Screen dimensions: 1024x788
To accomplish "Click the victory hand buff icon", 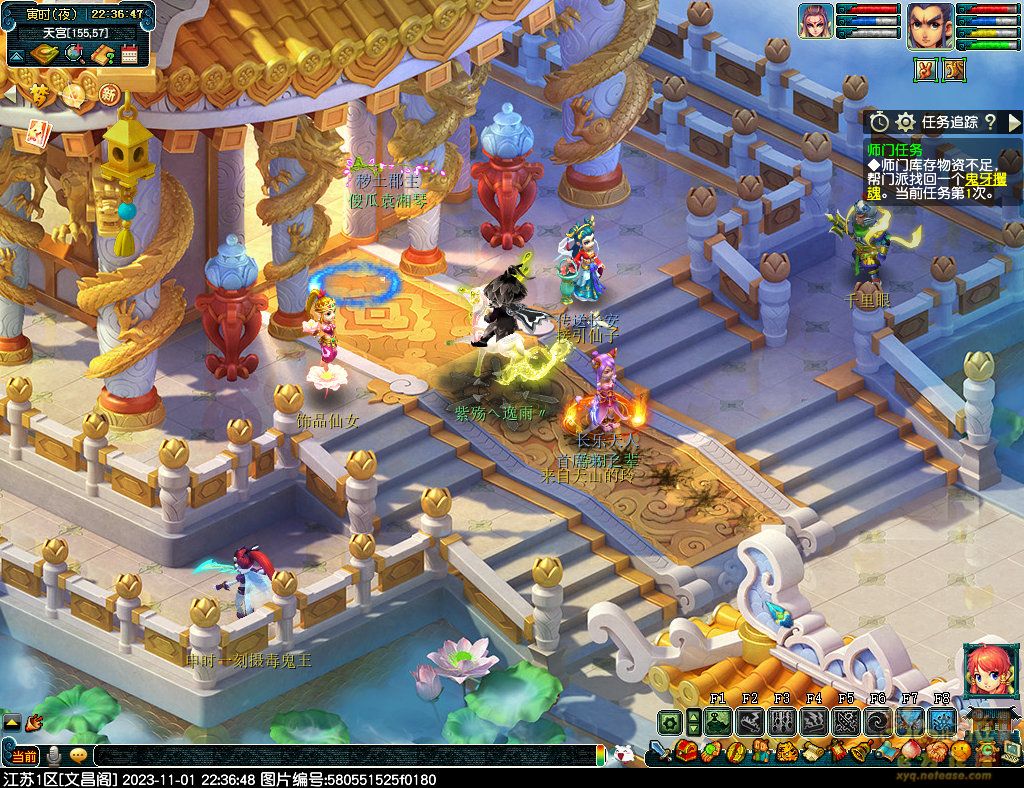I will 925,69.
